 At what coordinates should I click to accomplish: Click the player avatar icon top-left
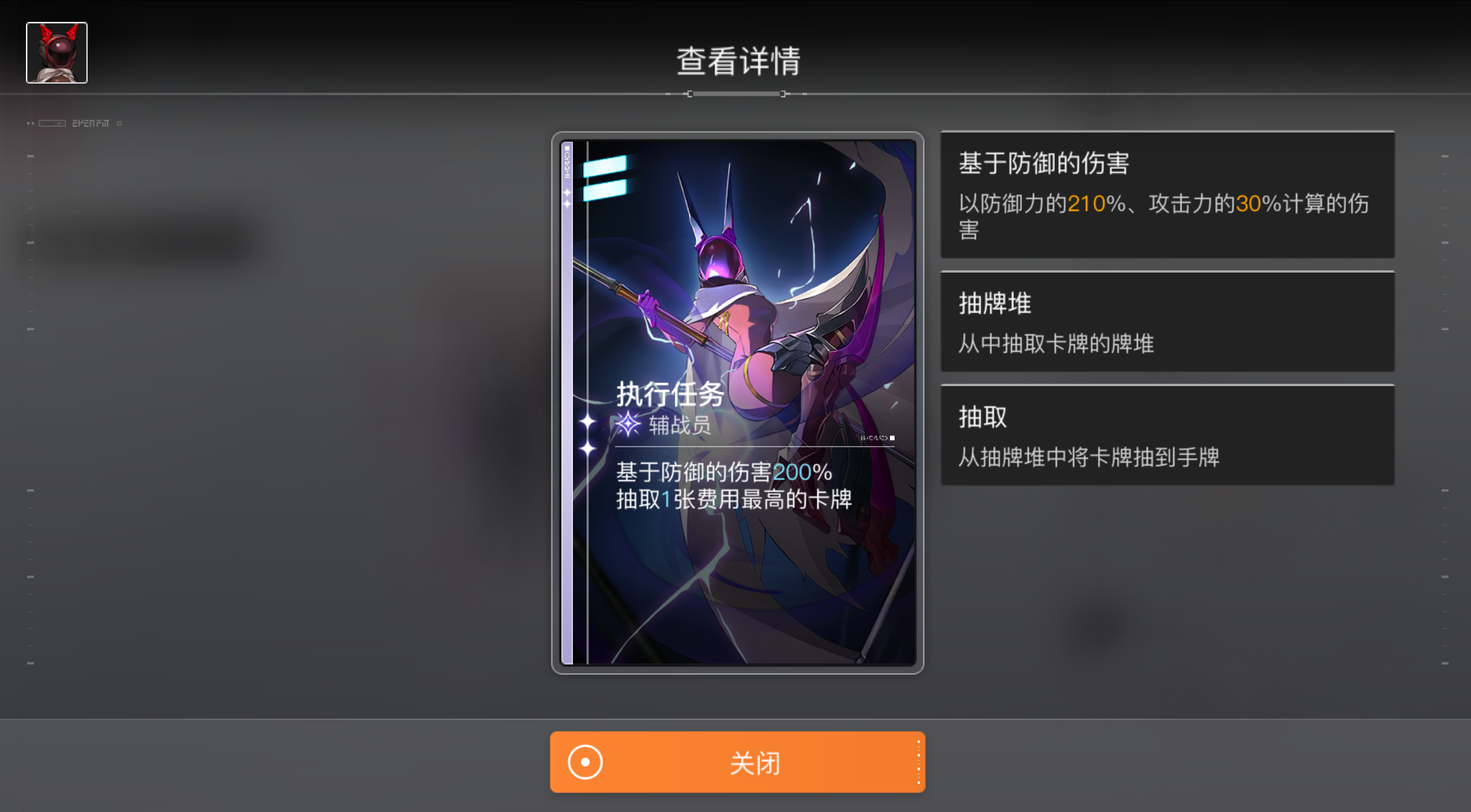coord(56,52)
